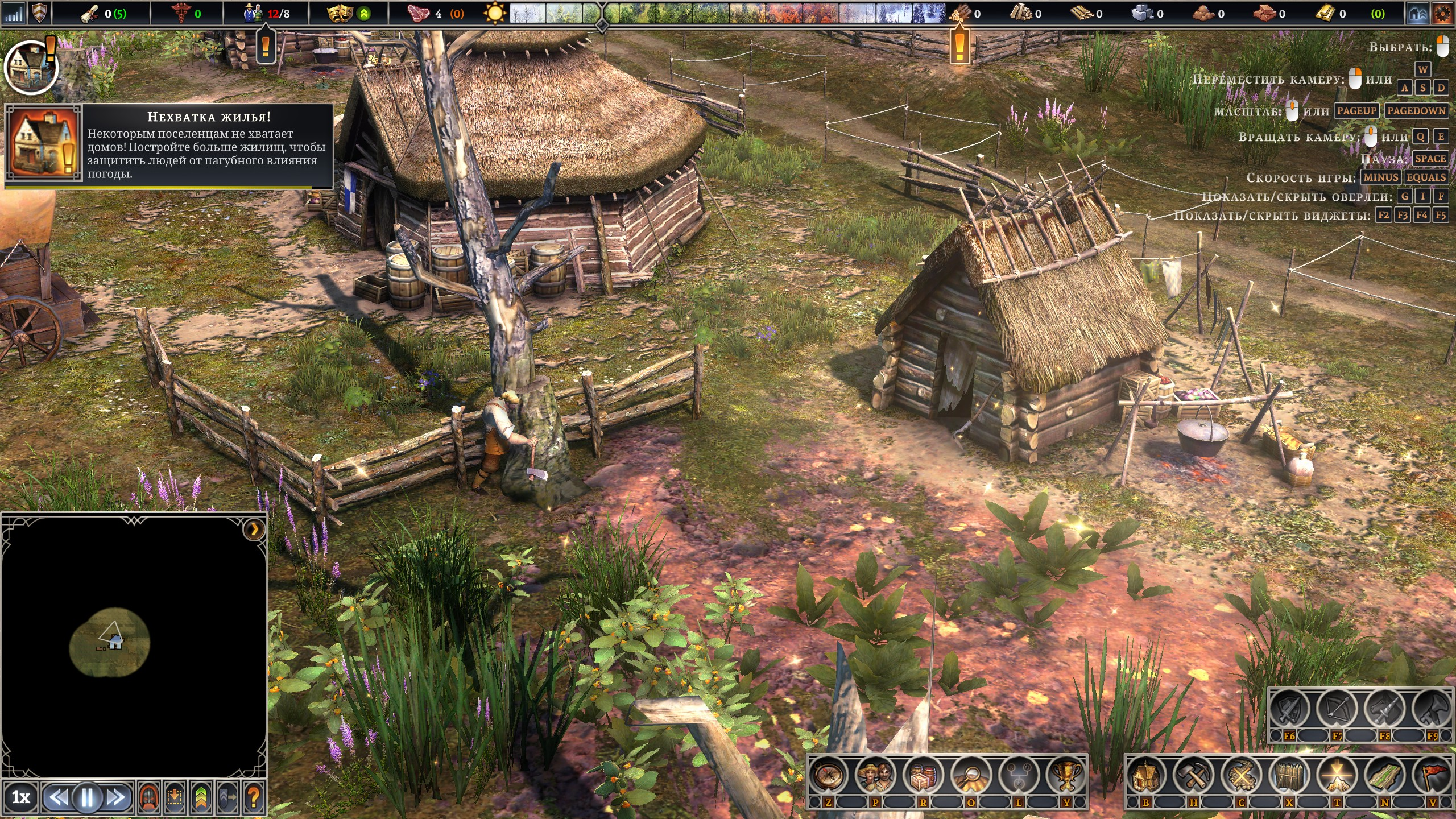1456x819 pixels.
Task: Open the magnifying glass overview button
Action: (971, 775)
